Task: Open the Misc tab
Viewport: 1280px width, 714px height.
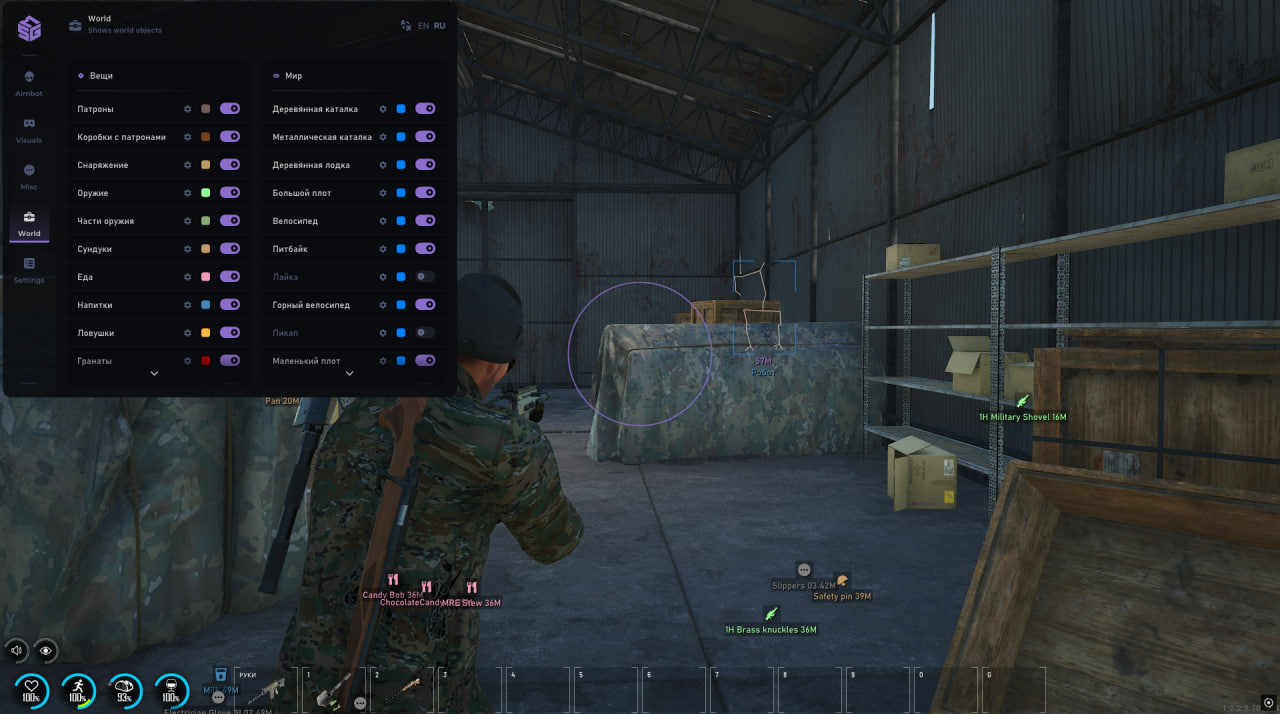Action: click(29, 176)
